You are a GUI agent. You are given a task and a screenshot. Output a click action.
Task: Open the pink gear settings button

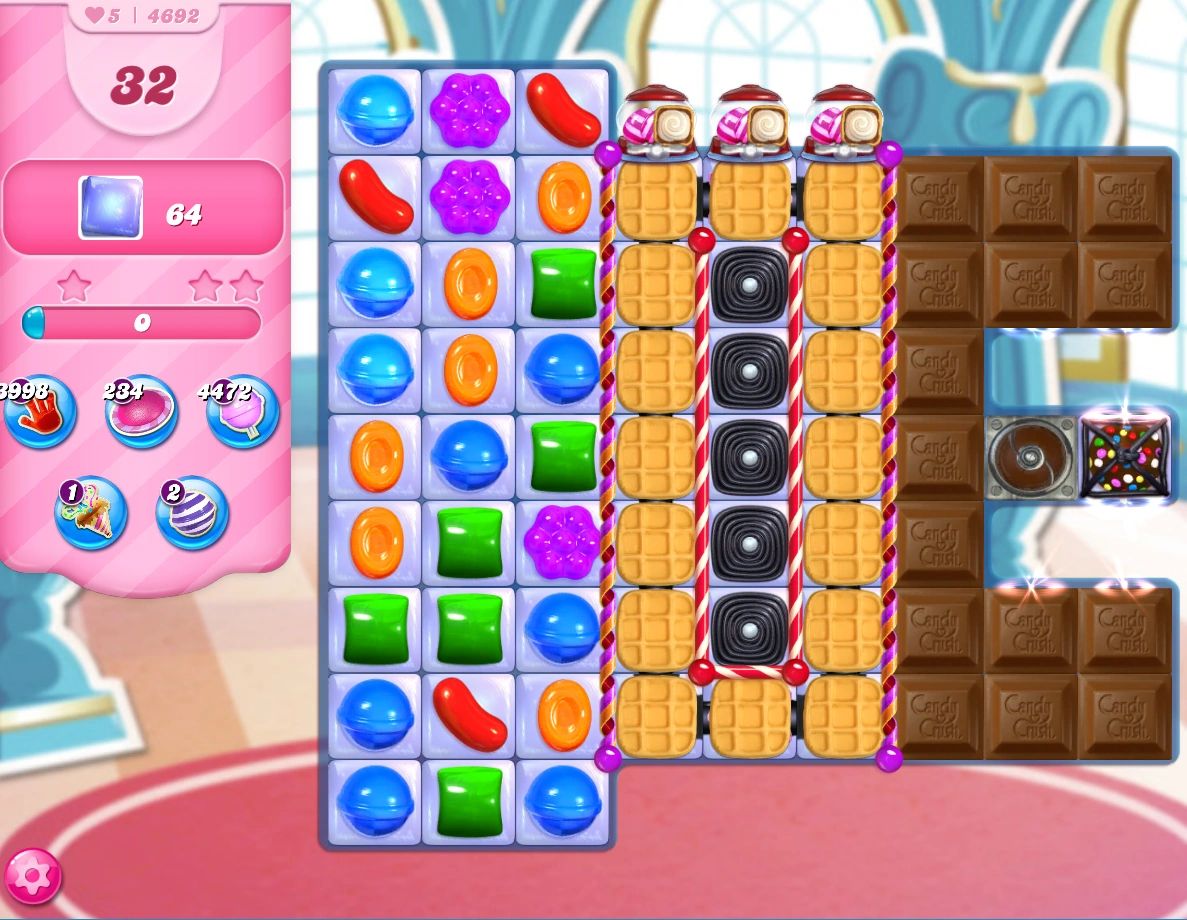(32, 876)
